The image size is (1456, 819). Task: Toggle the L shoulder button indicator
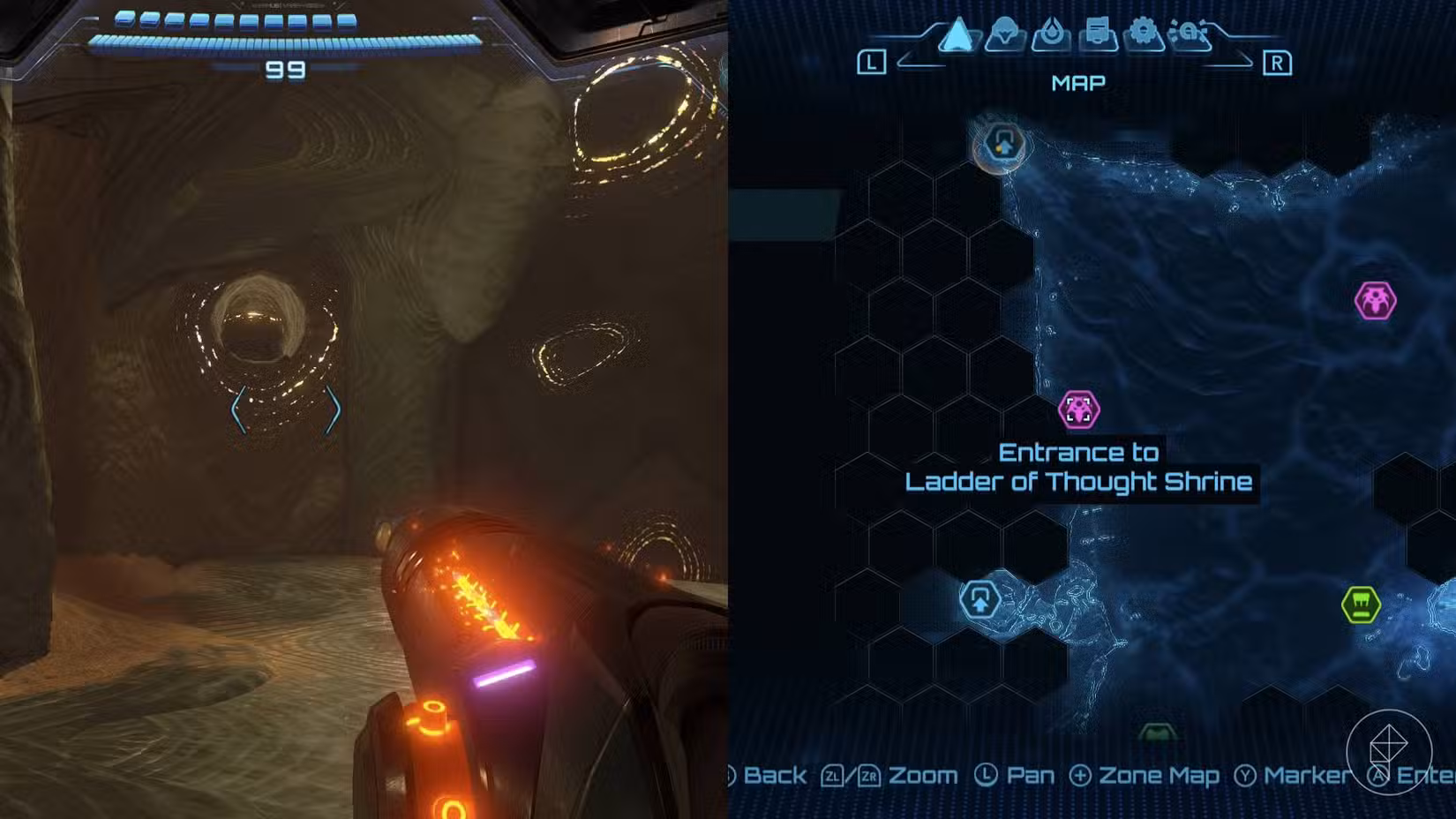click(873, 61)
